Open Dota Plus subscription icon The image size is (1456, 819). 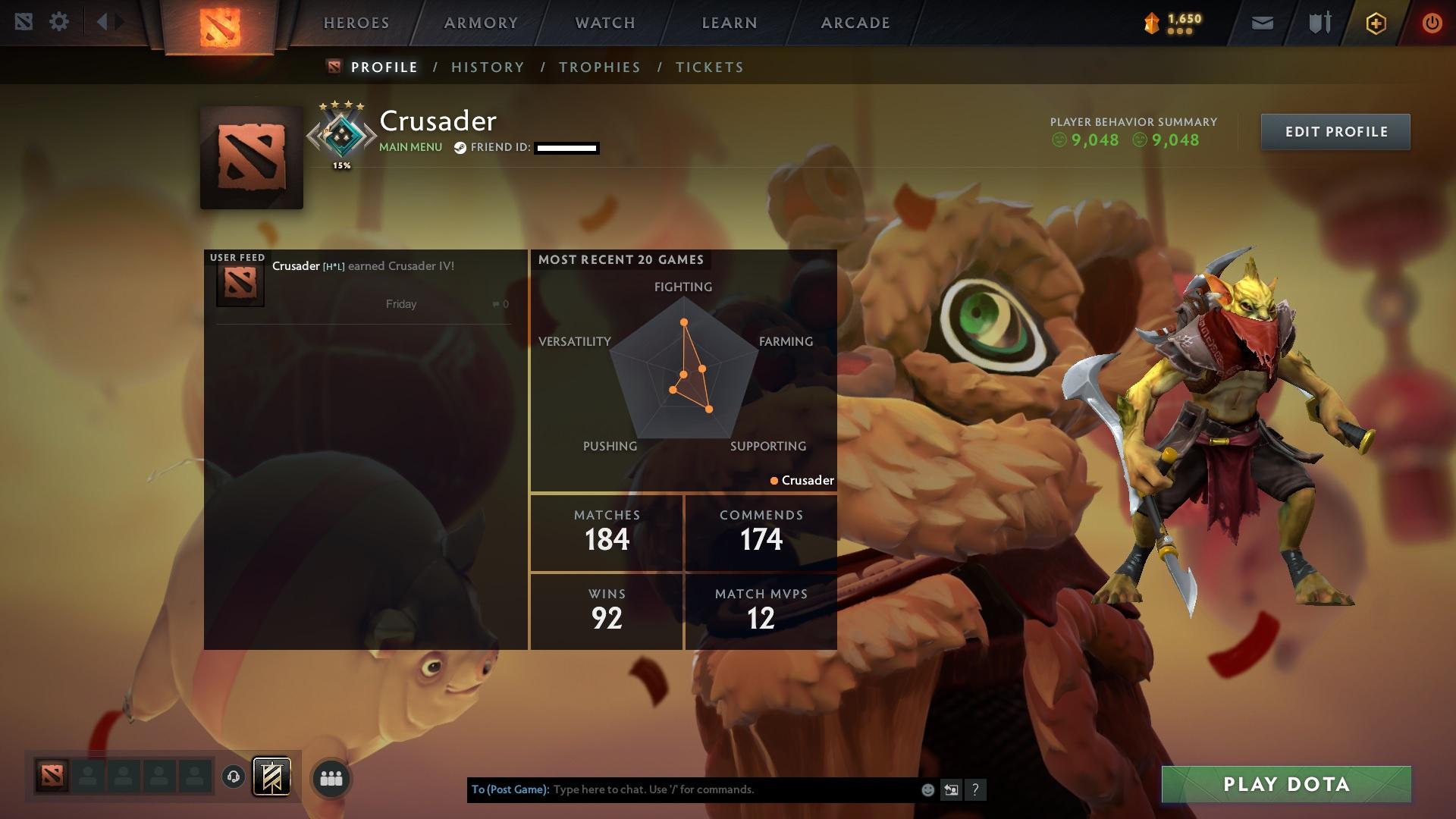coord(1375,23)
